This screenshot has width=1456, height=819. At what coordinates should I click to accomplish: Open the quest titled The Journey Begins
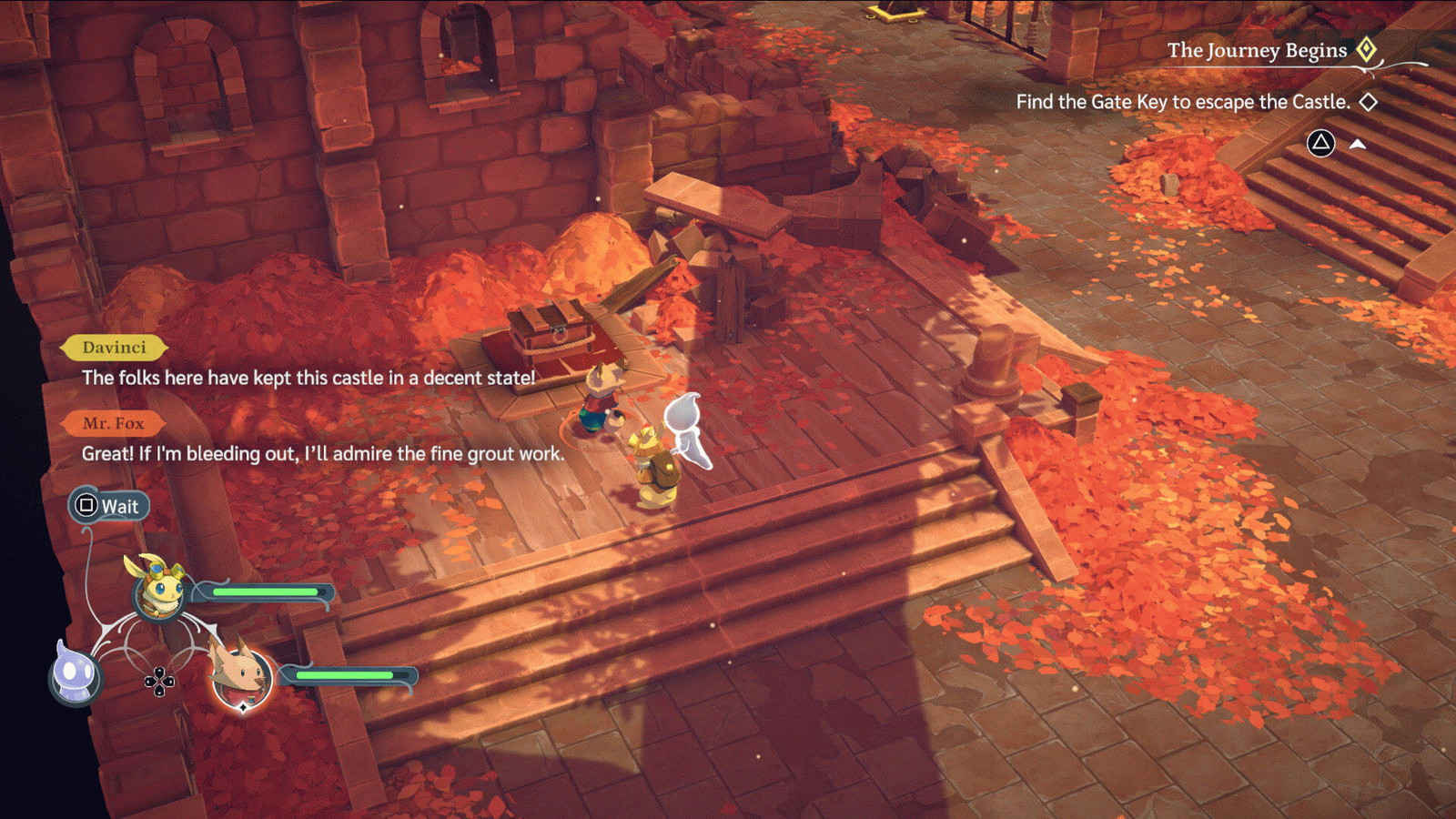1256,50
